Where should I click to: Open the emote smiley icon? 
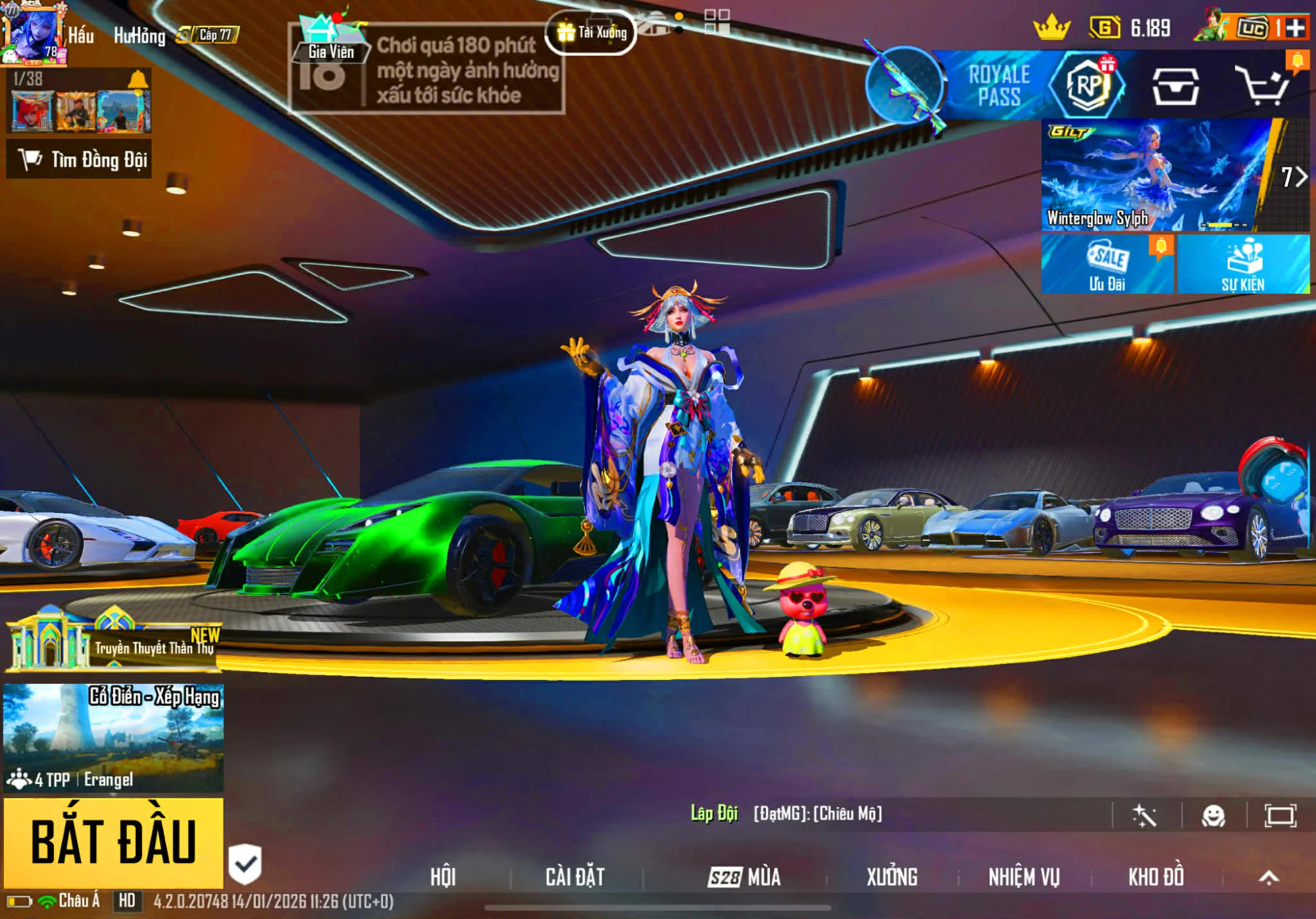1213,816
